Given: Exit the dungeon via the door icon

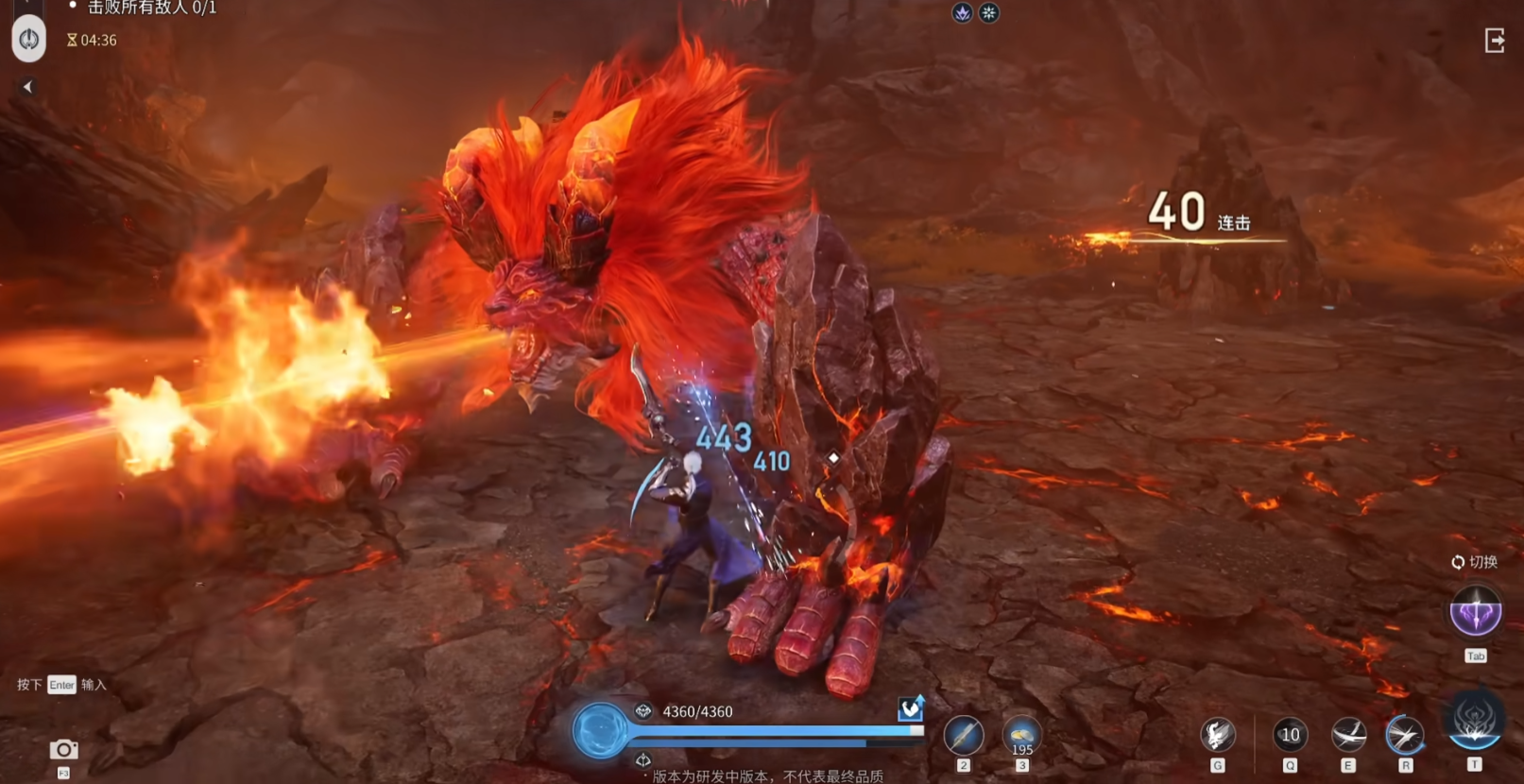Looking at the screenshot, I should (x=1494, y=41).
